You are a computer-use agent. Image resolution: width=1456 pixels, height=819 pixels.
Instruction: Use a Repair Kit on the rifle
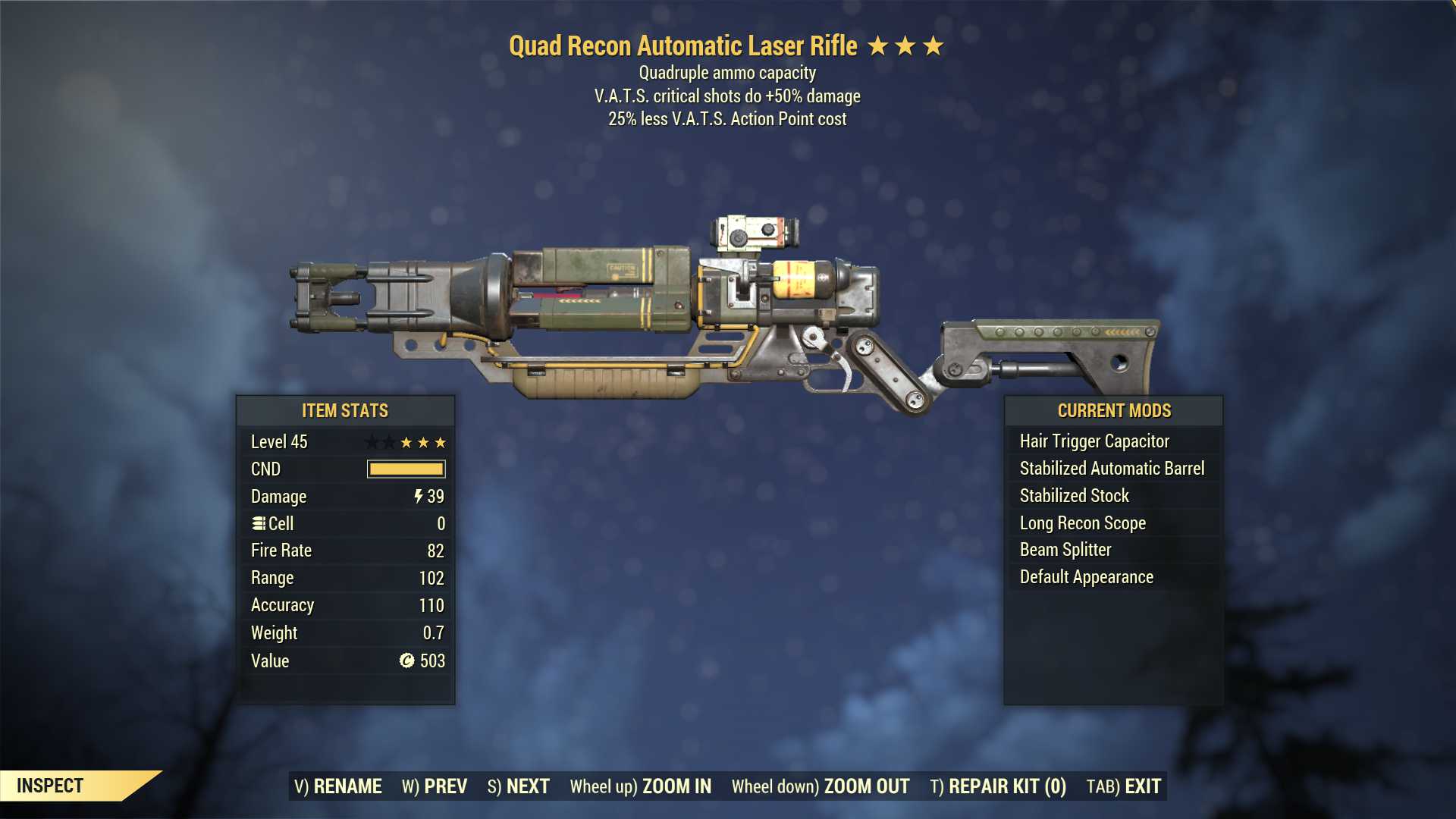pyautogui.click(x=998, y=786)
